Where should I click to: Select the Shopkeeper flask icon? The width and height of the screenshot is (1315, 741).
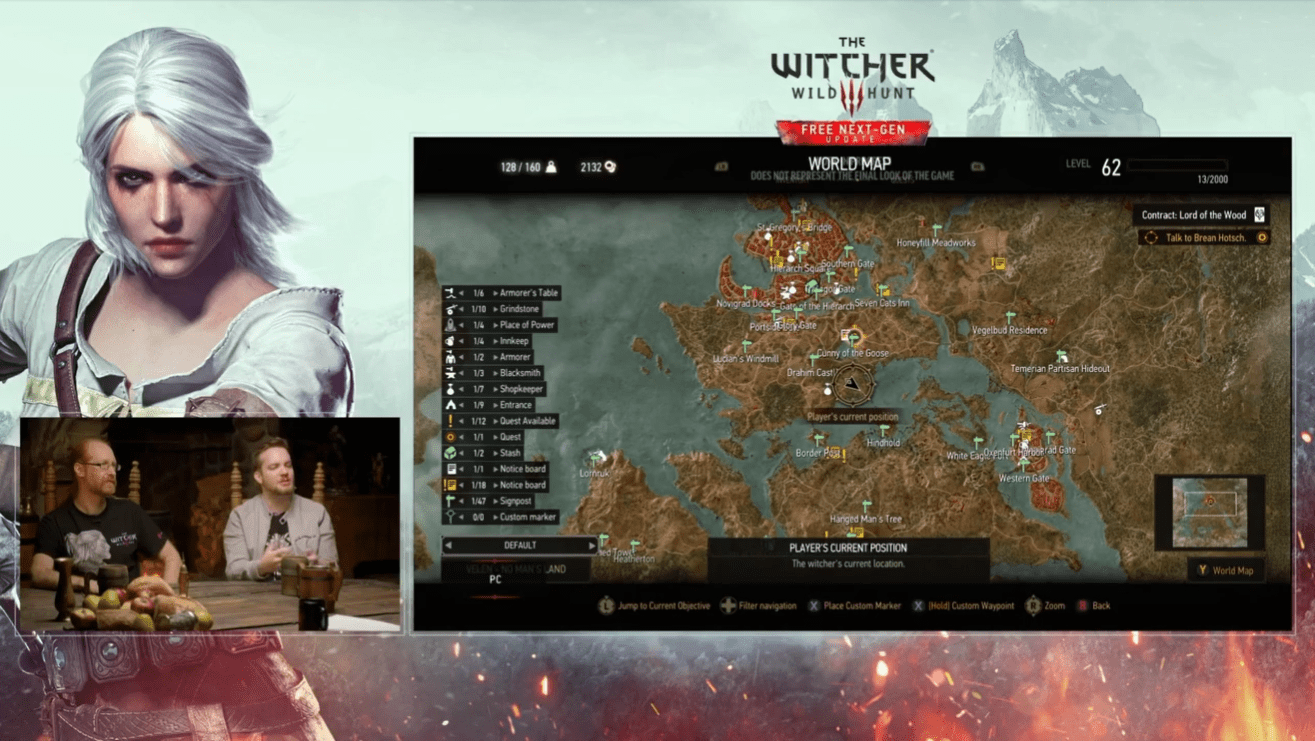click(x=450, y=388)
